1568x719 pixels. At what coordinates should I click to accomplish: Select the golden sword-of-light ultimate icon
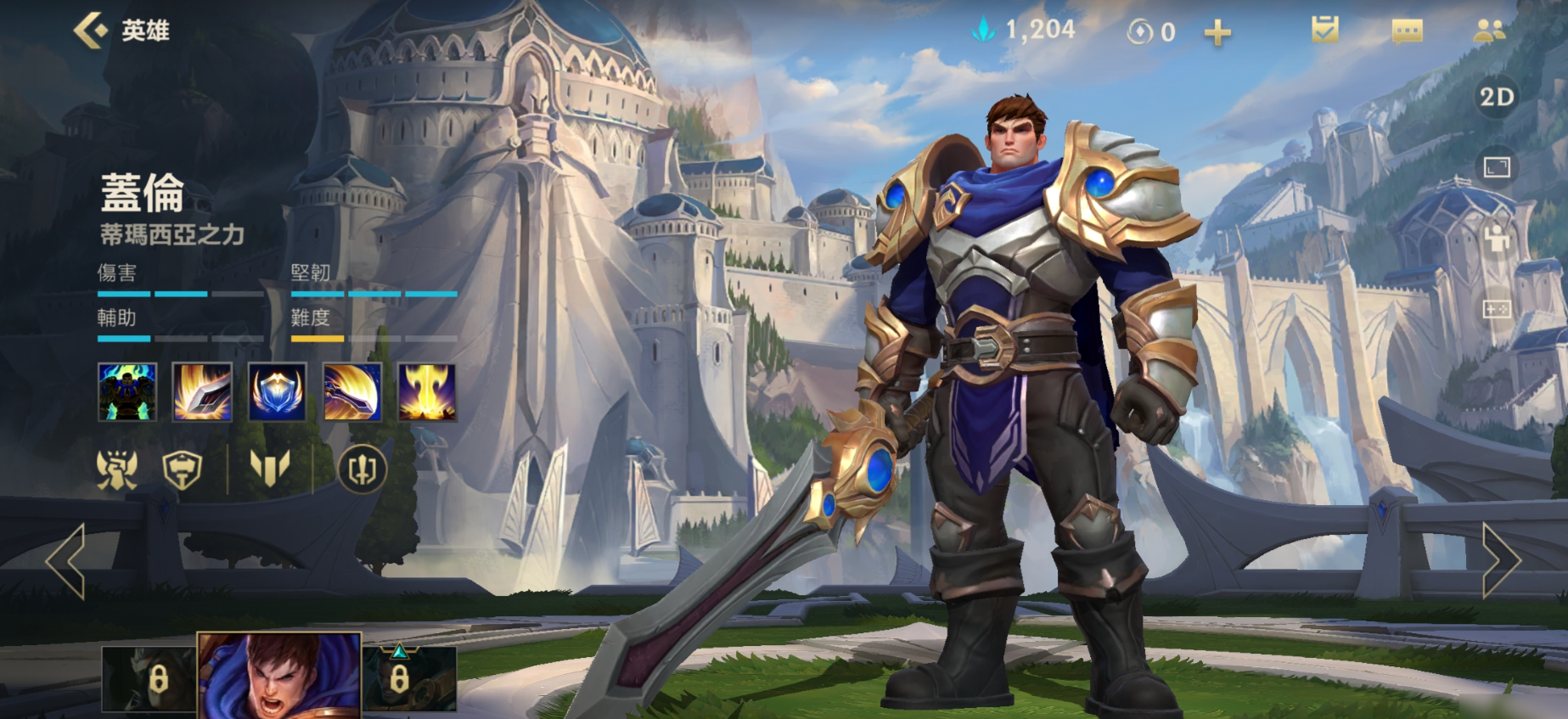coord(427,391)
